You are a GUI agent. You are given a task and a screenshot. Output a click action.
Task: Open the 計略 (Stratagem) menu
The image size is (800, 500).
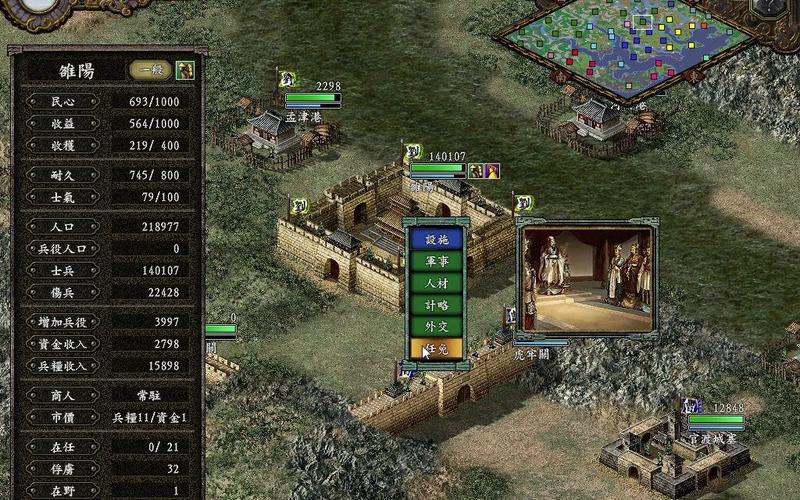point(436,305)
